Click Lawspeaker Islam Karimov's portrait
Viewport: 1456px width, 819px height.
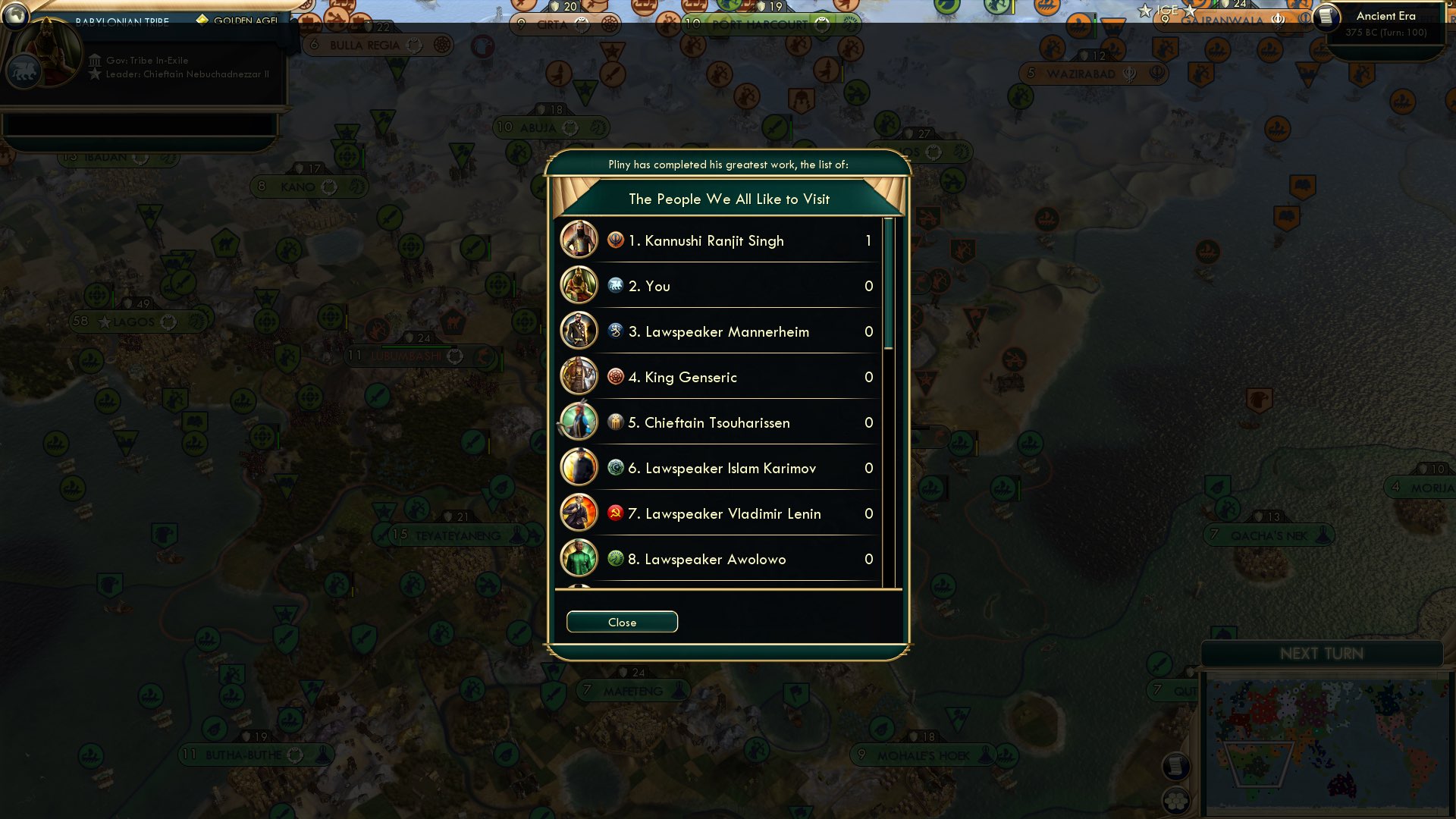coord(579,468)
